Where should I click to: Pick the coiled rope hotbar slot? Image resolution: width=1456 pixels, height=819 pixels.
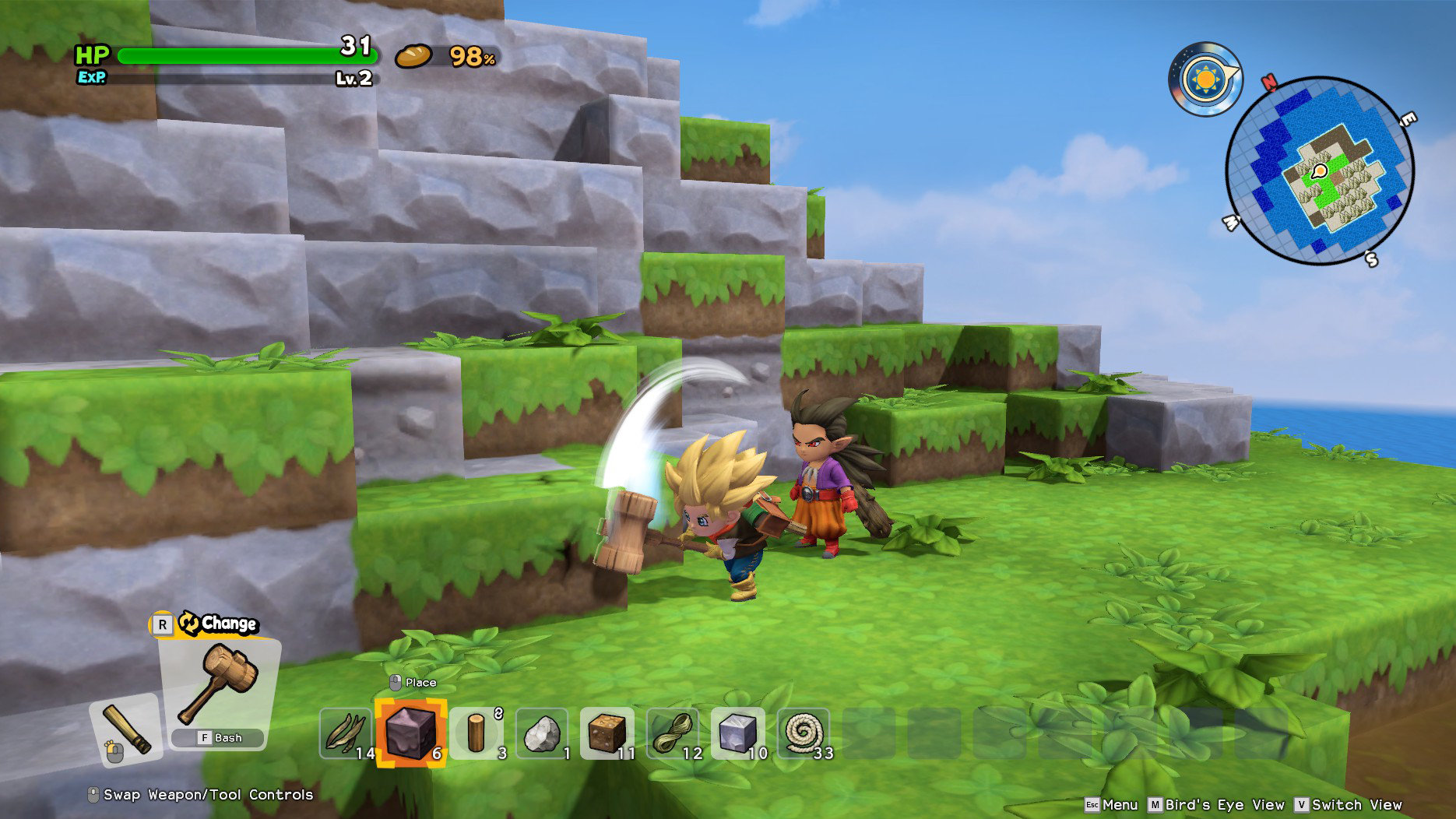804,733
